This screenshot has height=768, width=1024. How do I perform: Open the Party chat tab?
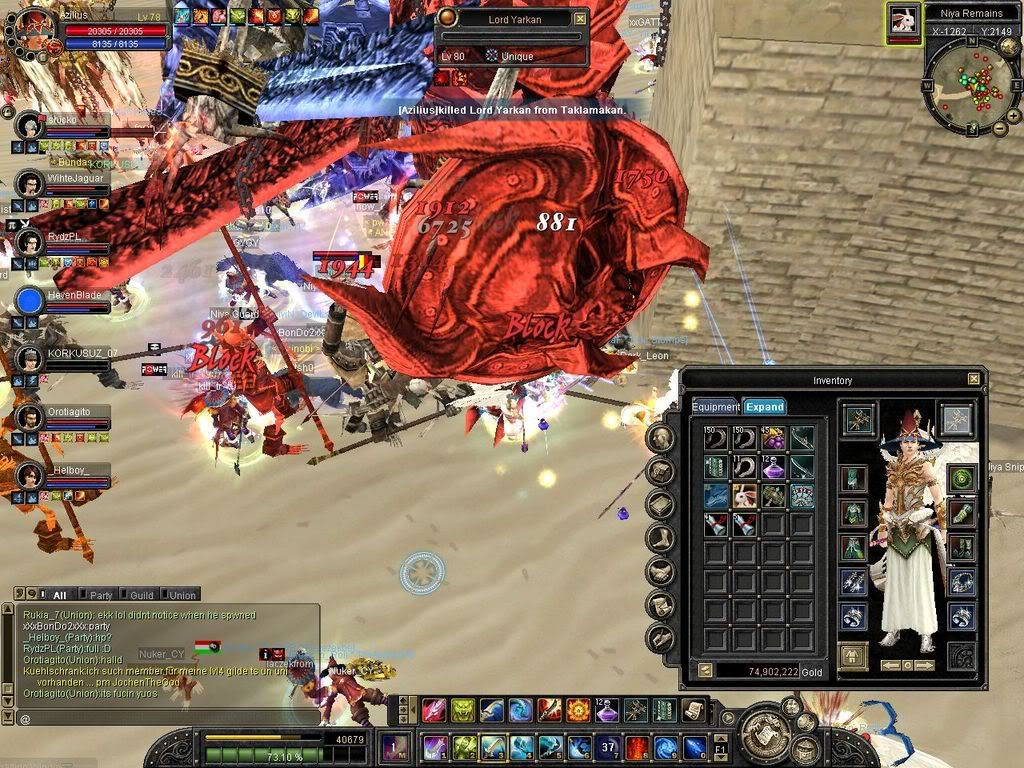(x=100, y=595)
